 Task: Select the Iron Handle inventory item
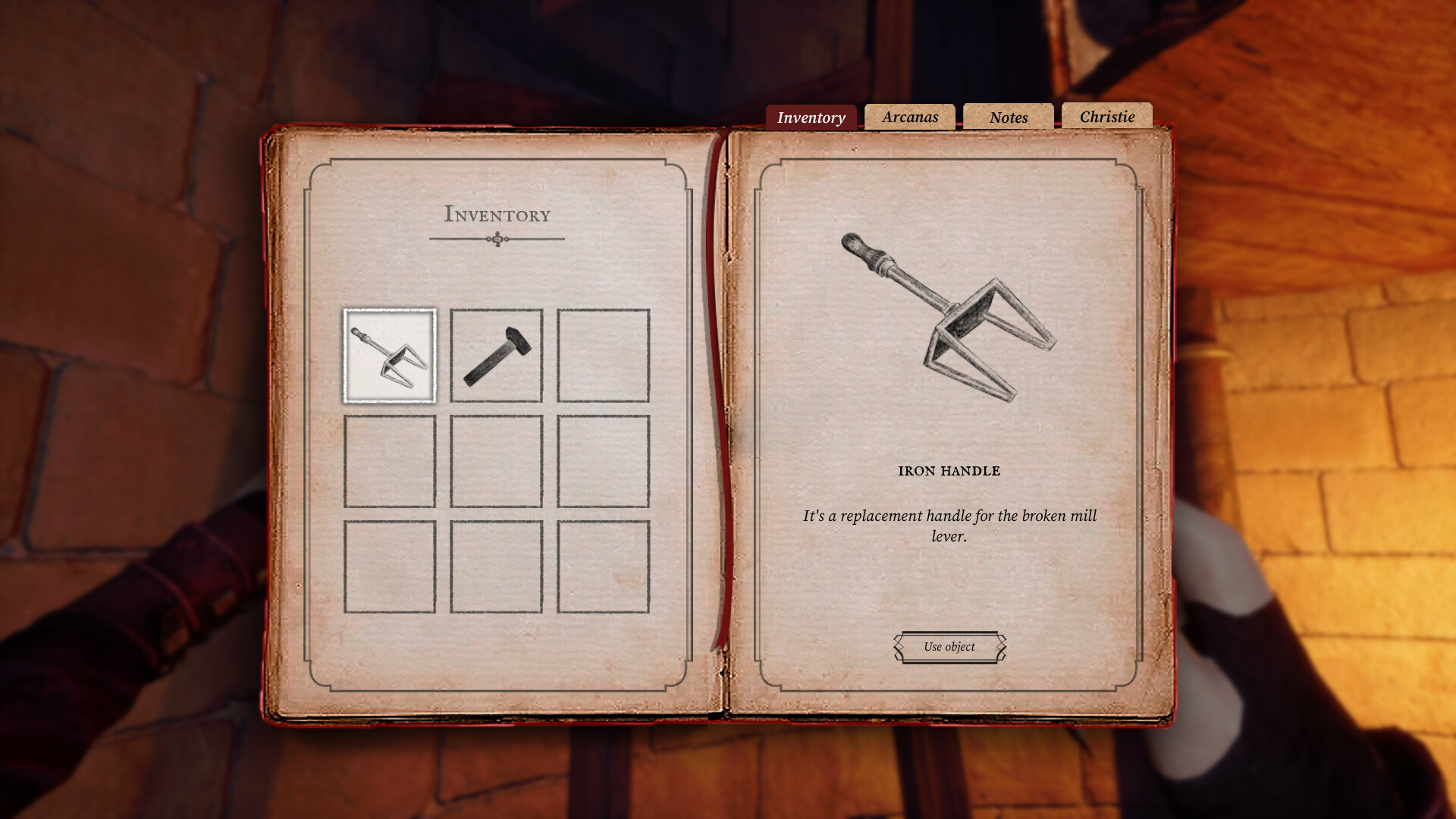[389, 355]
